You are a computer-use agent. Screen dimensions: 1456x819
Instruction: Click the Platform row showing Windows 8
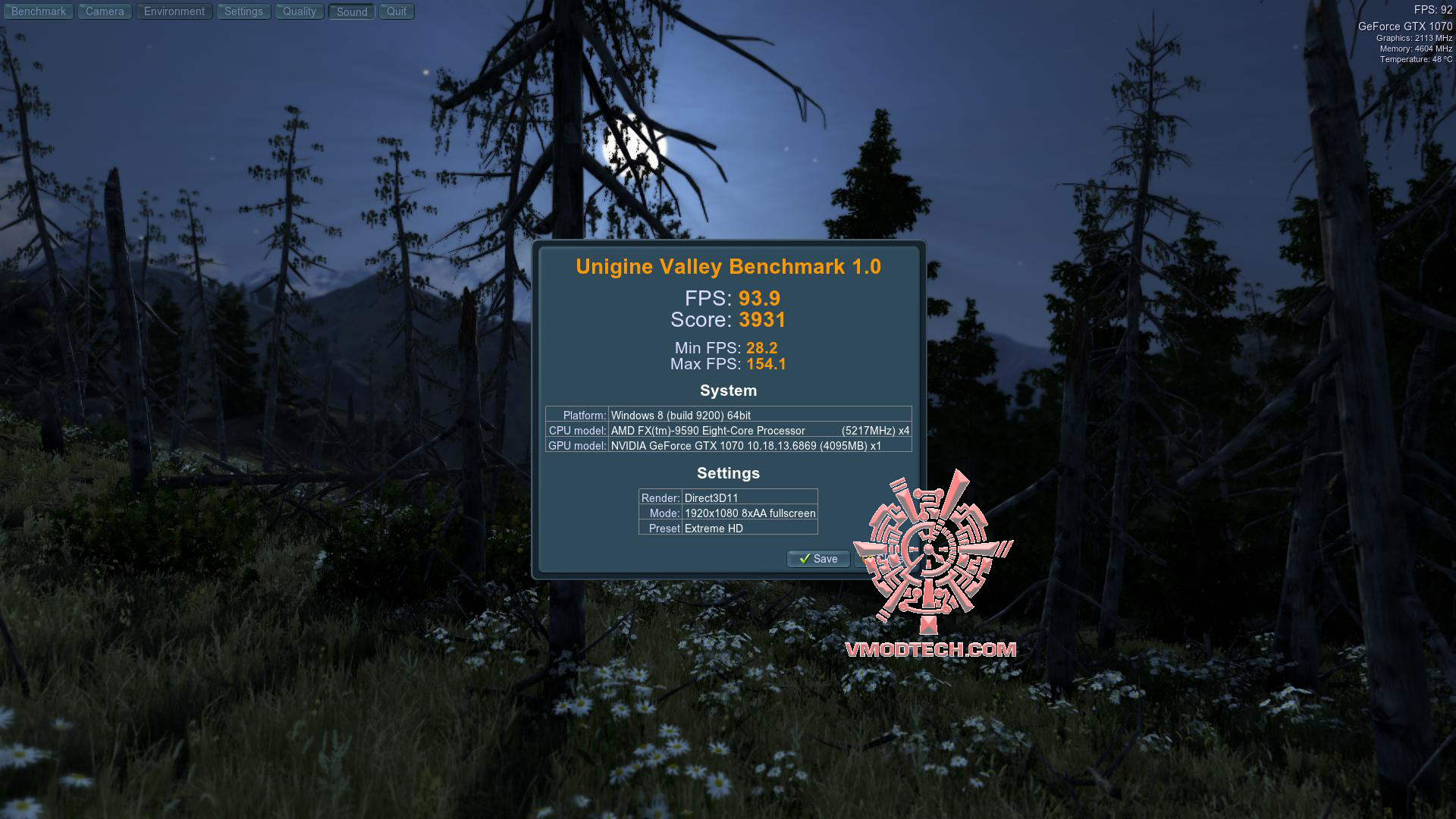pos(728,415)
